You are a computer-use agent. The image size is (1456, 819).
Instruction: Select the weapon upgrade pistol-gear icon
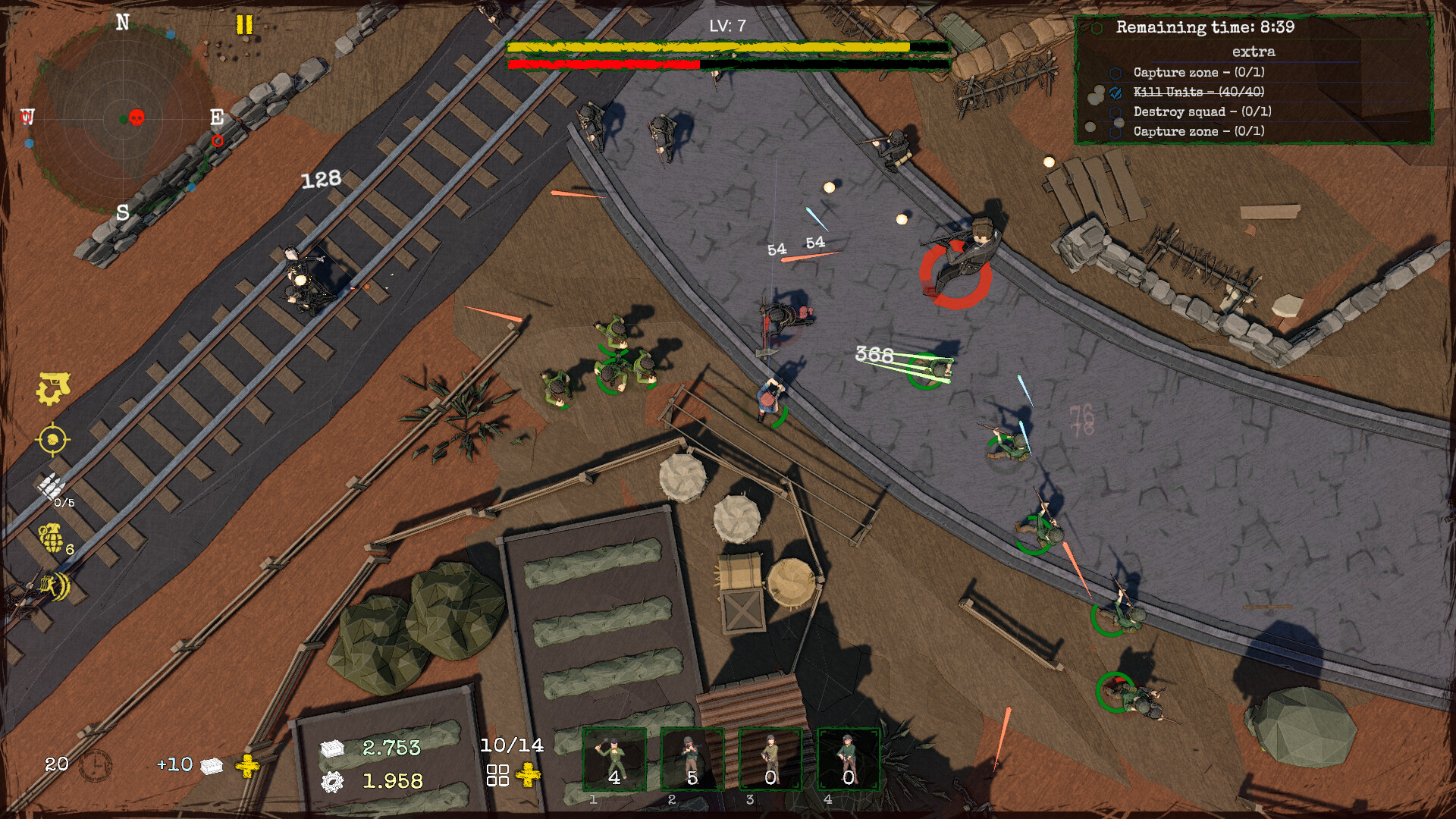point(52,387)
